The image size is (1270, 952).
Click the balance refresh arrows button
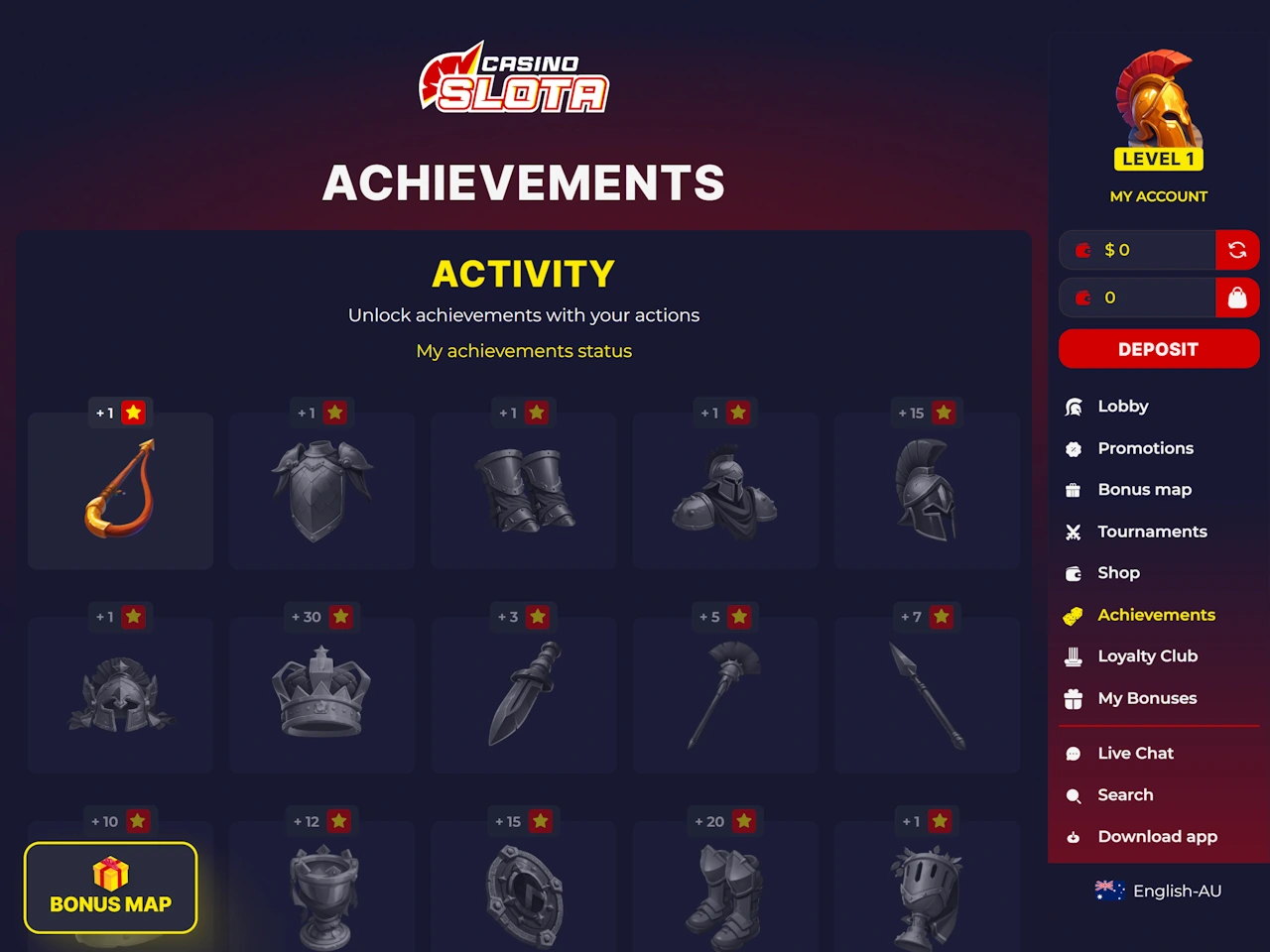point(1237,250)
